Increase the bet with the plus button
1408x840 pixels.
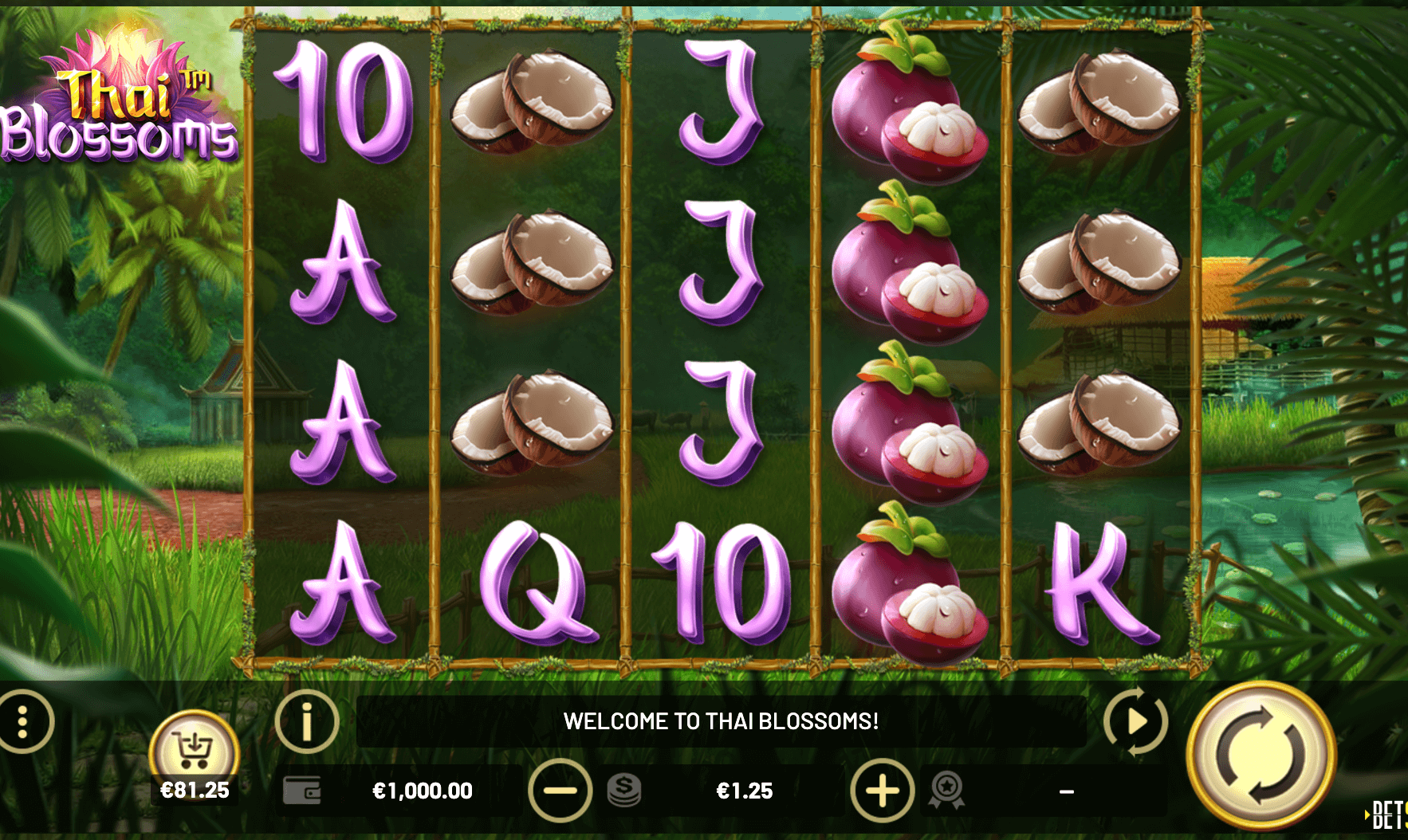pos(882,791)
